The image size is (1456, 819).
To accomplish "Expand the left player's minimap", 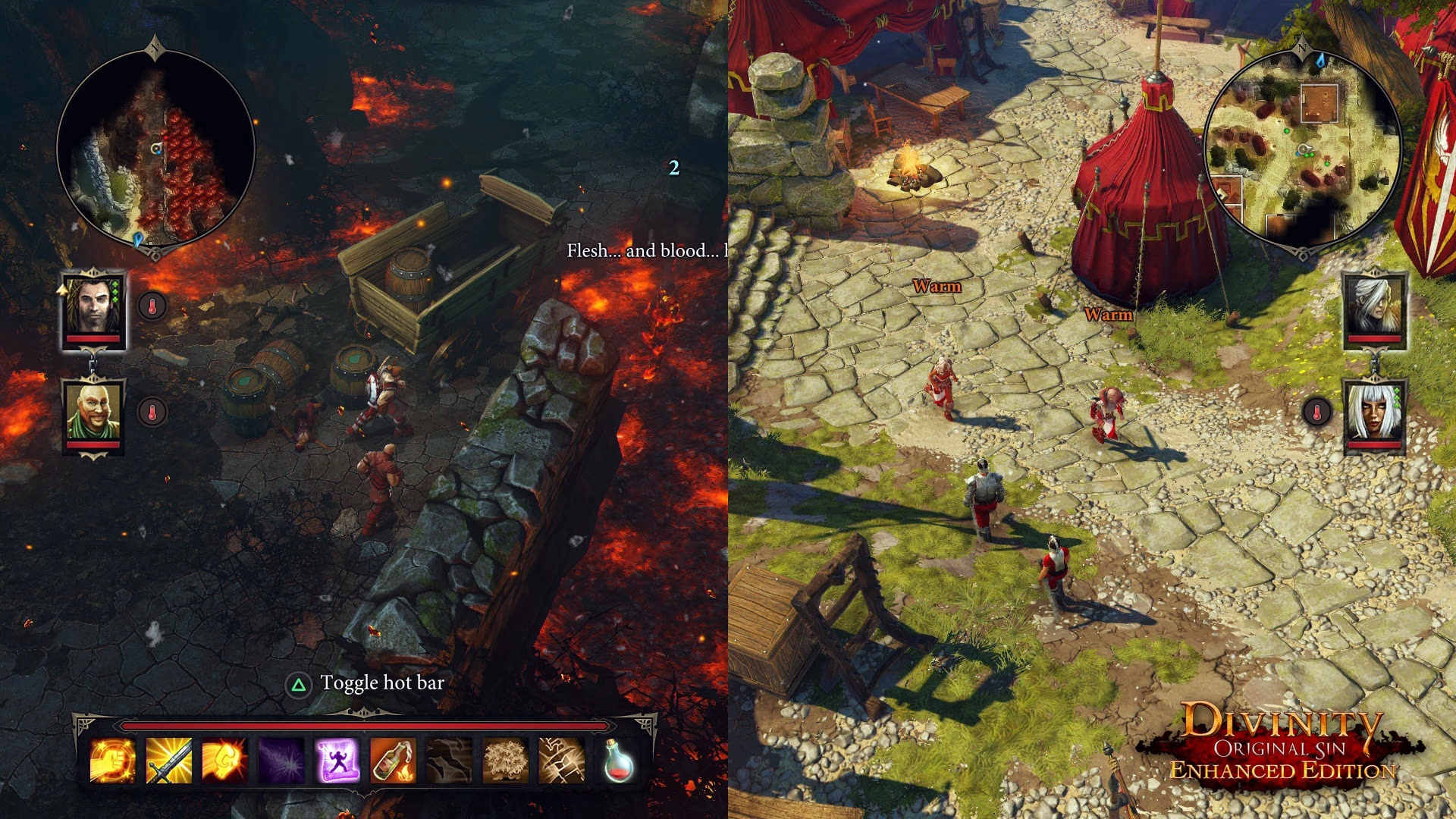I will 154,146.
